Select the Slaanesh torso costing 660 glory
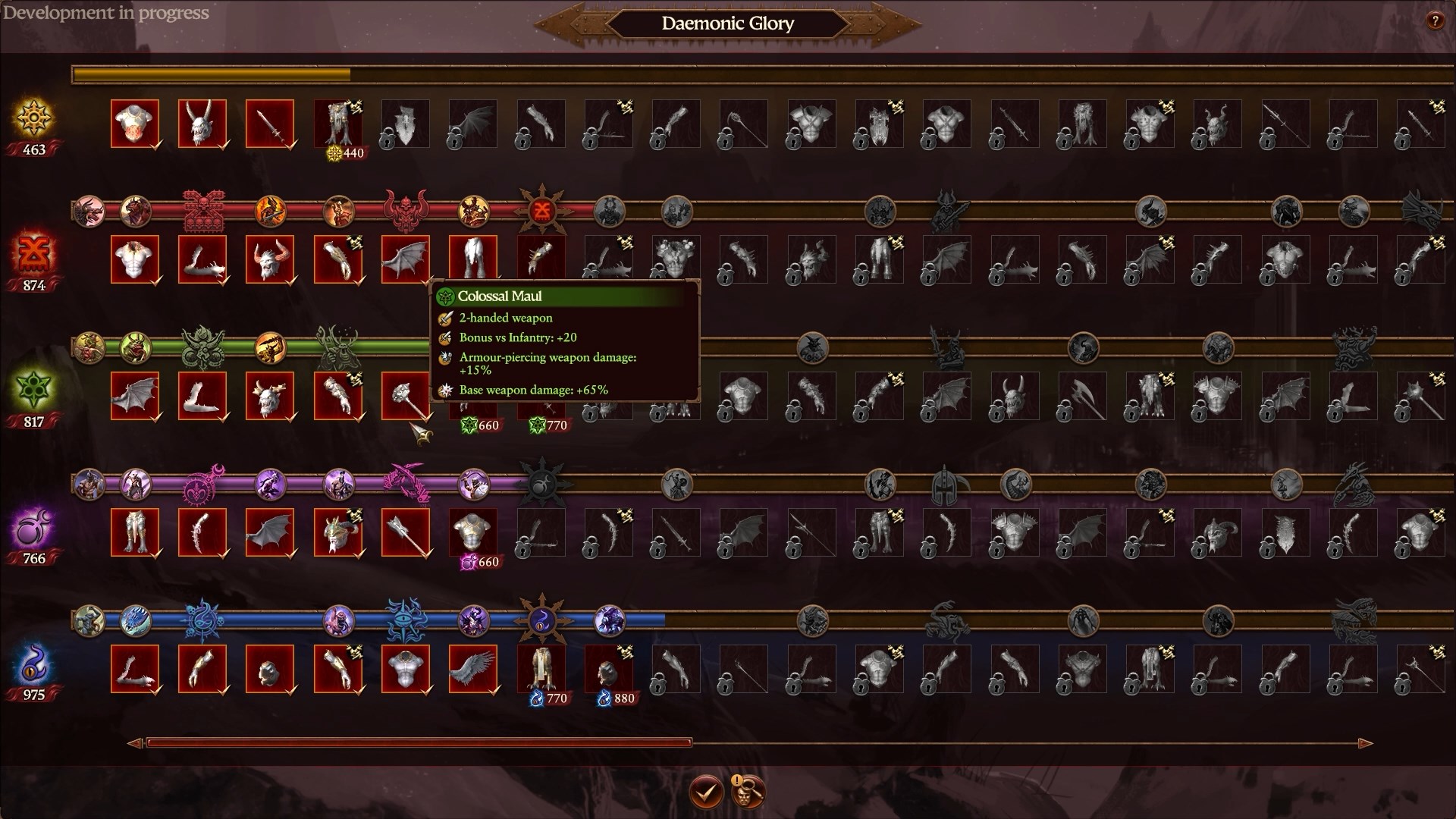This screenshot has height=819, width=1456. click(473, 532)
